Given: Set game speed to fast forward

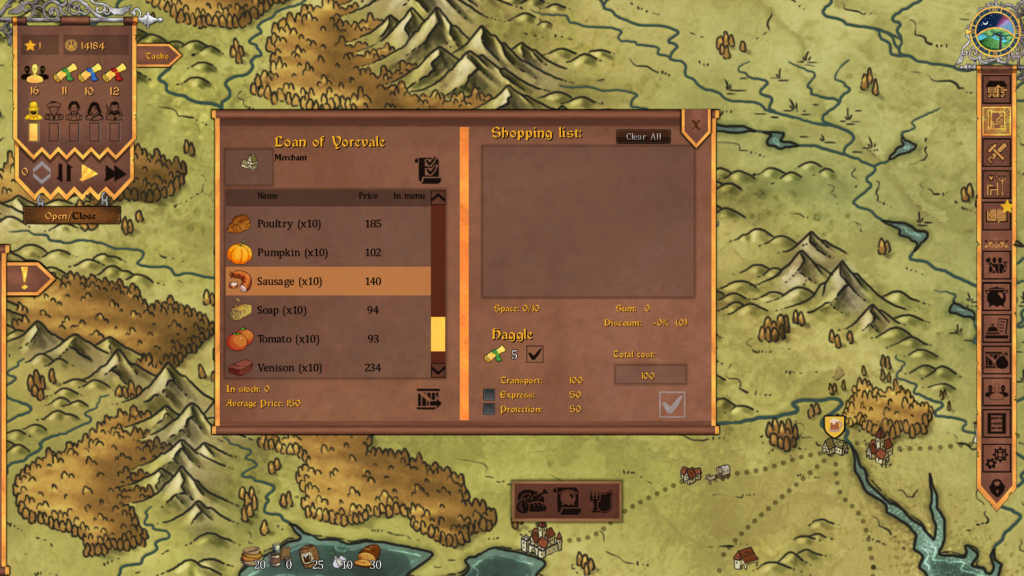Looking at the screenshot, I should coord(115,173).
